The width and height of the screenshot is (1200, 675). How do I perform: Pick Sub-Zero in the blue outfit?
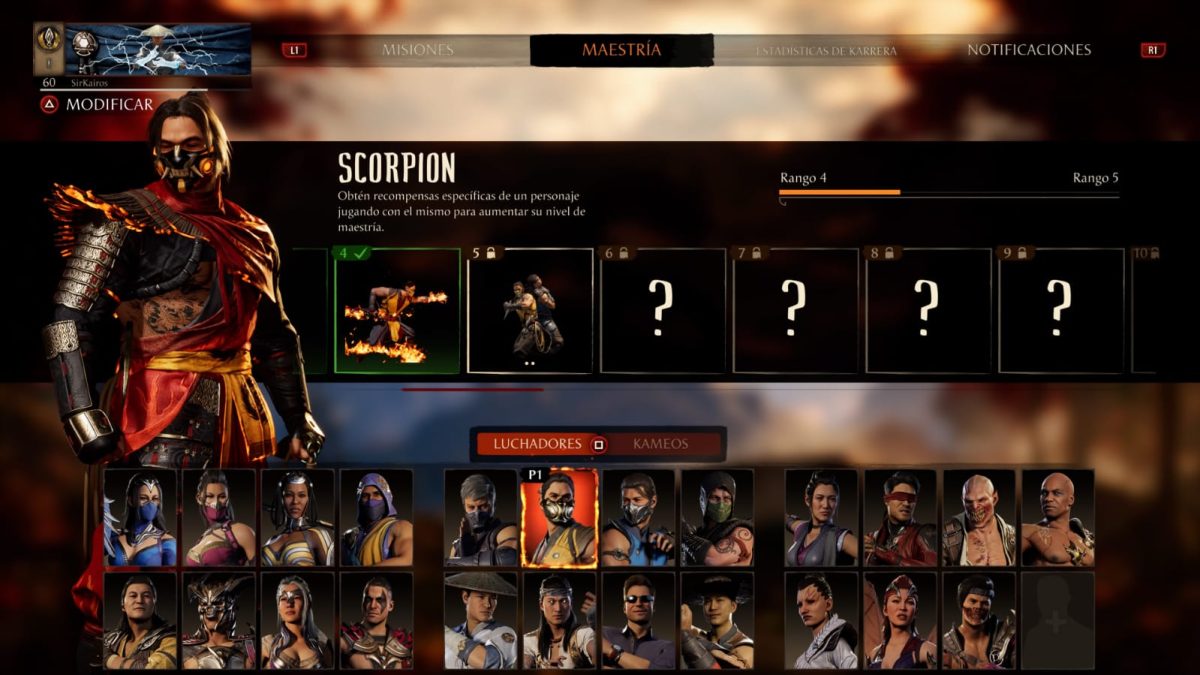pyautogui.click(x=639, y=518)
